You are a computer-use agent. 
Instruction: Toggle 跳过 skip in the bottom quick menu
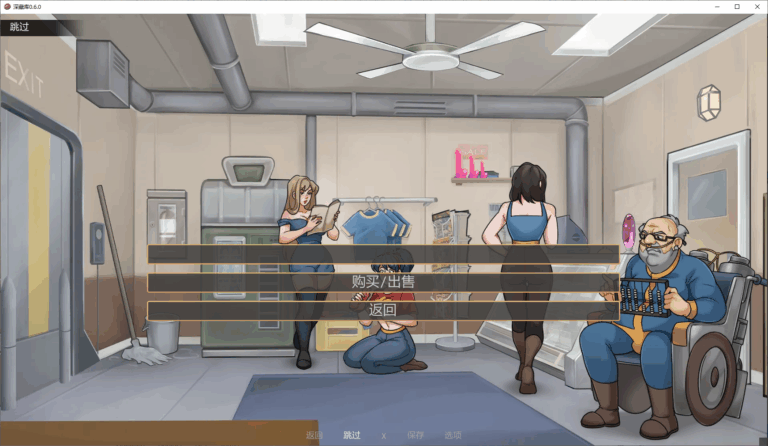click(352, 435)
